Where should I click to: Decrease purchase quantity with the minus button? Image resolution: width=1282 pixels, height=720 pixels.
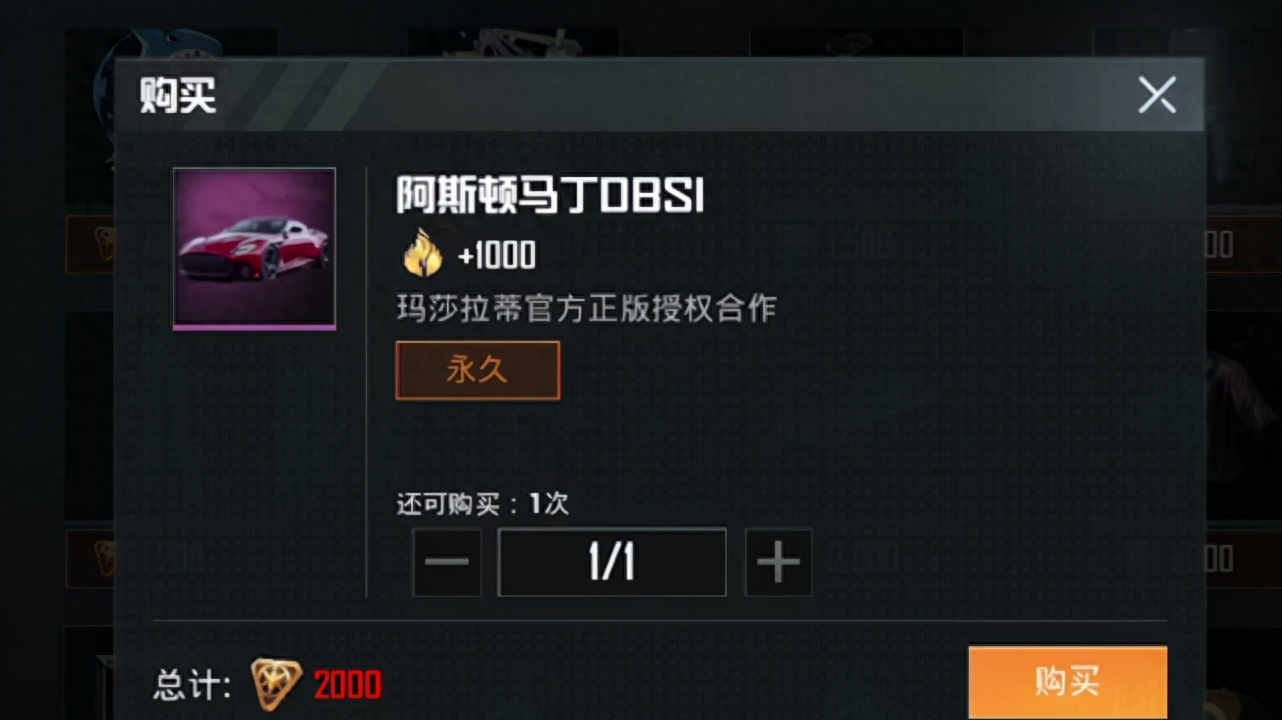[x=446, y=561]
